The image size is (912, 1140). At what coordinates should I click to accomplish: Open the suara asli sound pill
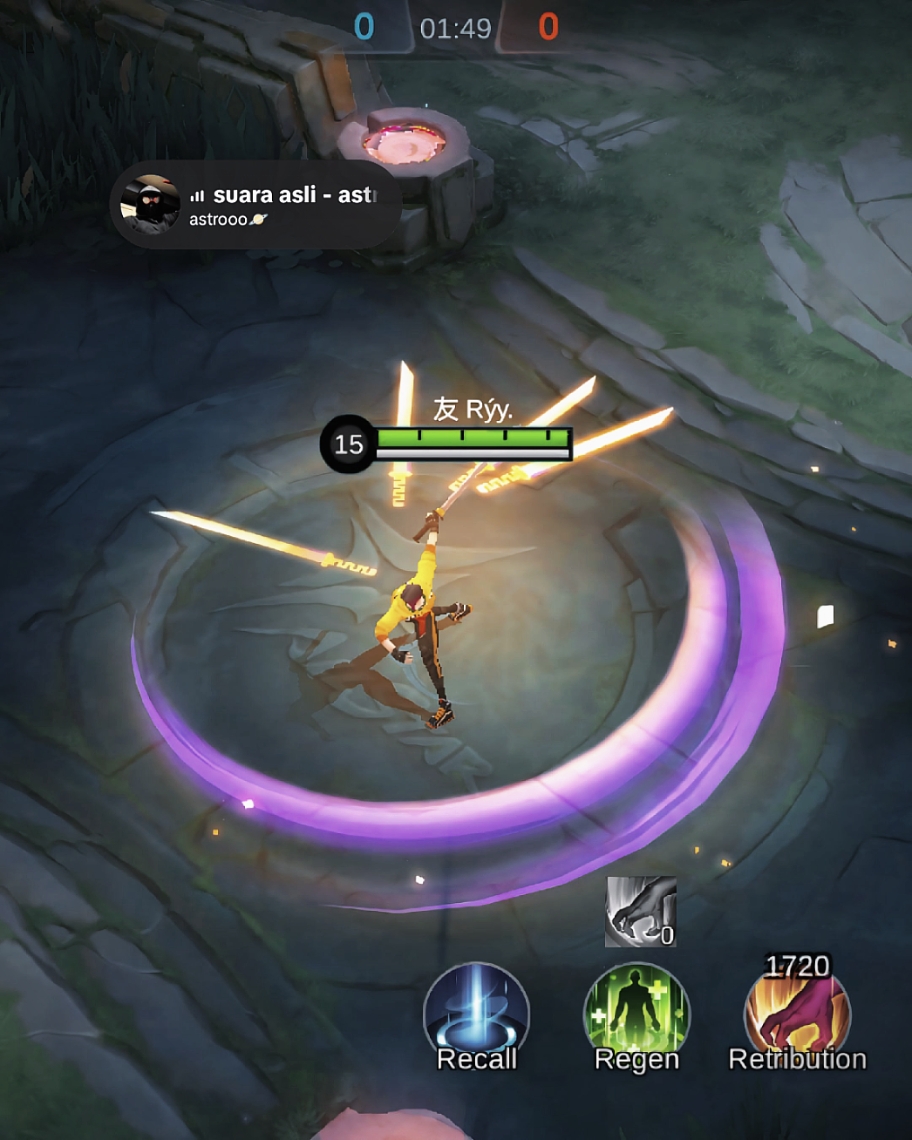point(290,205)
